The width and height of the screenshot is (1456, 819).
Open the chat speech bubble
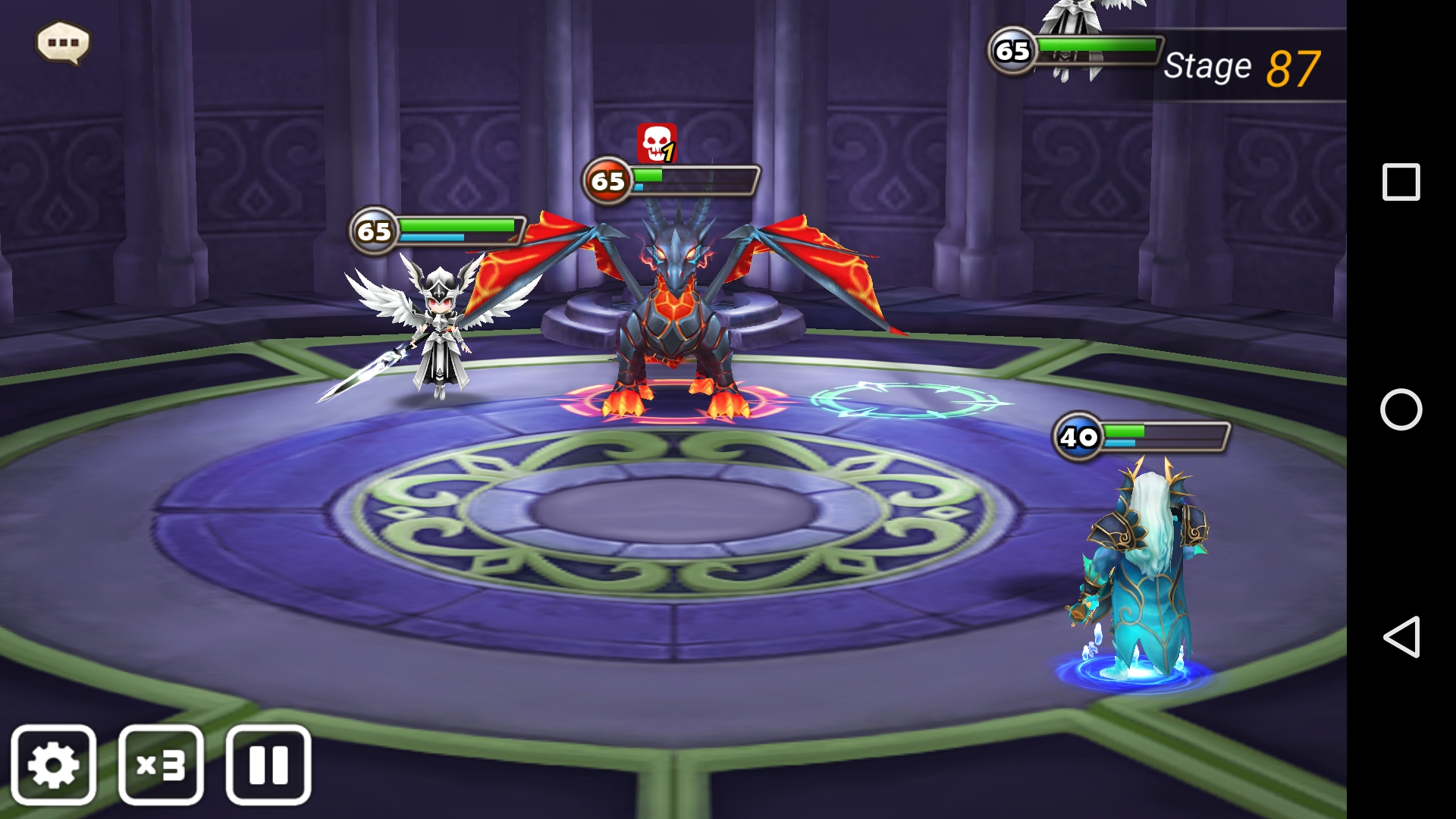click(63, 42)
